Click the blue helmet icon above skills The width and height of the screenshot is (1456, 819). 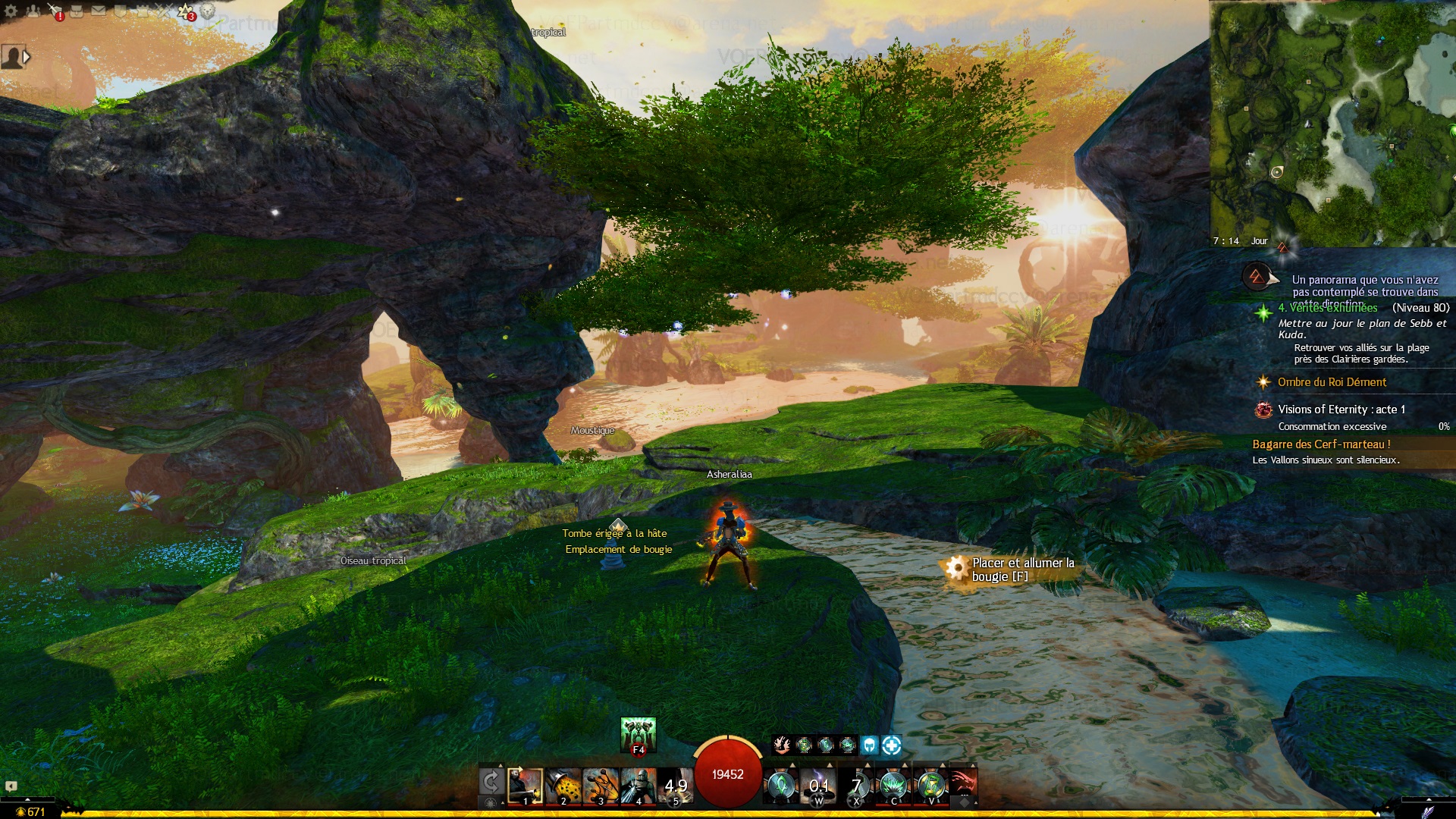(x=869, y=745)
